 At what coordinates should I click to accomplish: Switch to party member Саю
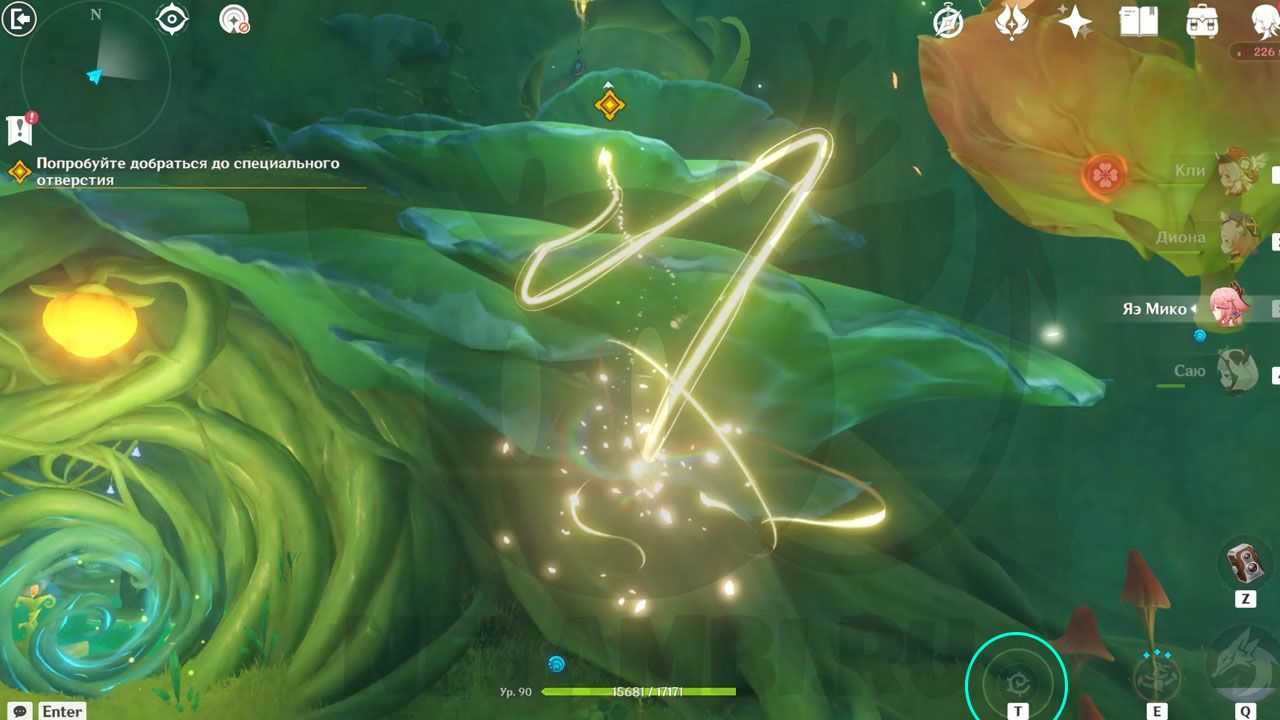point(1238,371)
